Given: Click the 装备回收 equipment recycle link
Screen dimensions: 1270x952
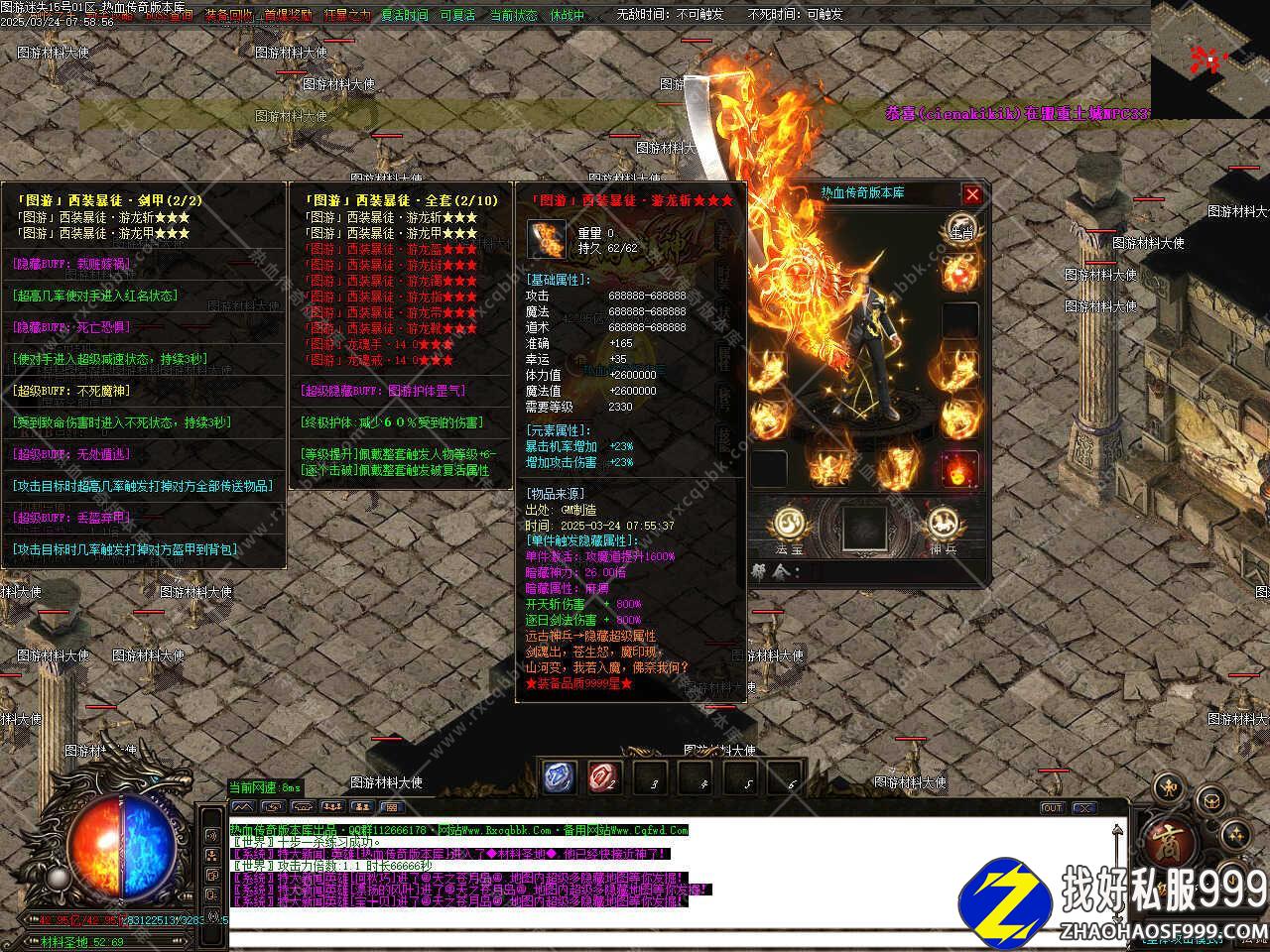Looking at the screenshot, I should (229, 15).
